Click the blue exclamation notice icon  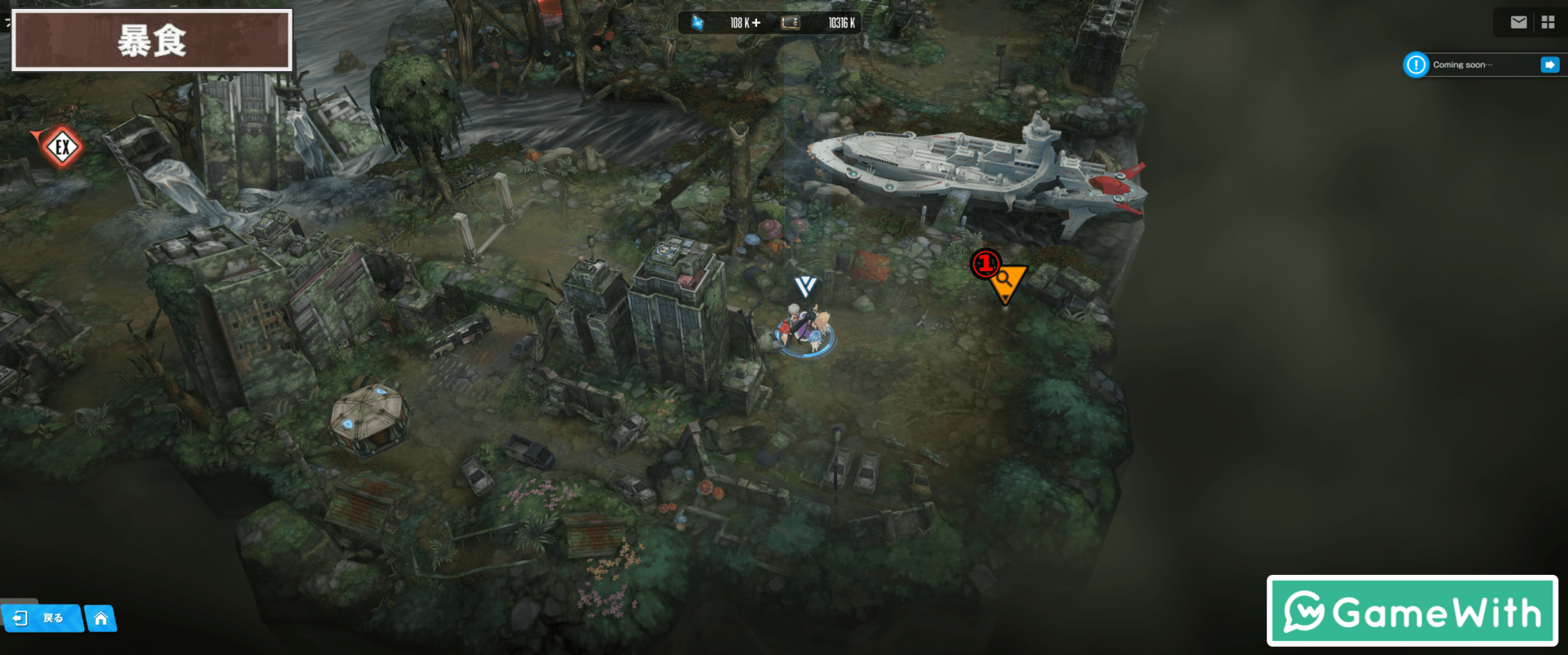pyautogui.click(x=1416, y=65)
